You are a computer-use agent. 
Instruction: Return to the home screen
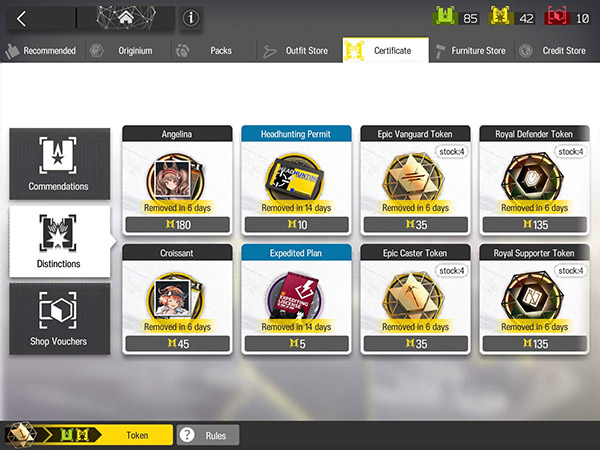pyautogui.click(x=126, y=18)
